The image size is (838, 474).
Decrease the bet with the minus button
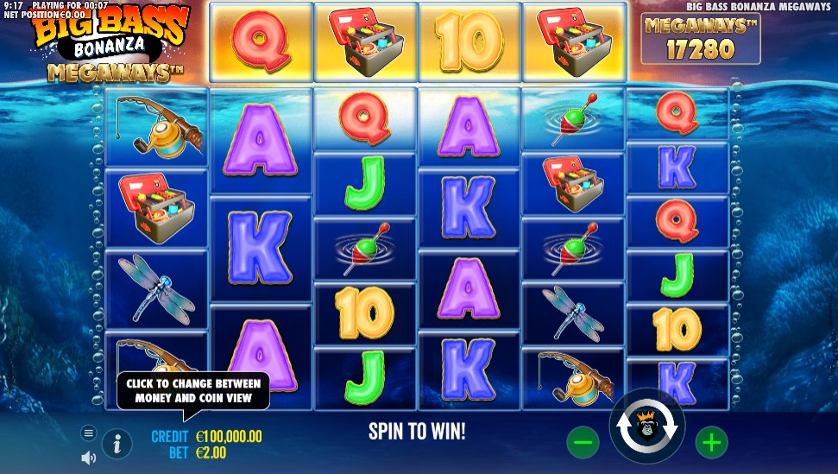pyautogui.click(x=585, y=441)
